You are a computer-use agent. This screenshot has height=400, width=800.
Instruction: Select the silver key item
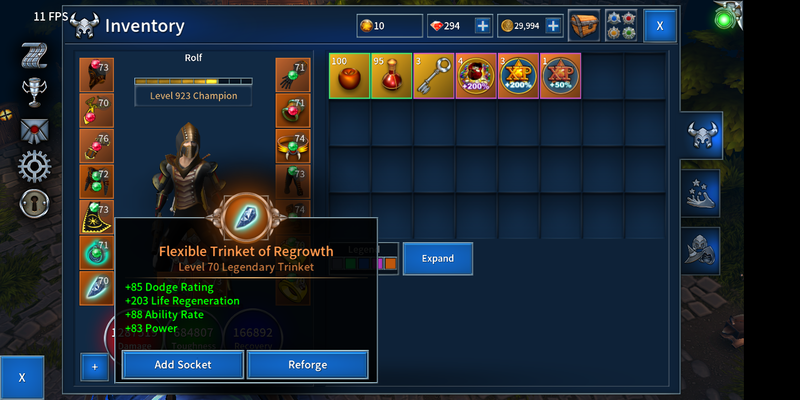(433, 76)
